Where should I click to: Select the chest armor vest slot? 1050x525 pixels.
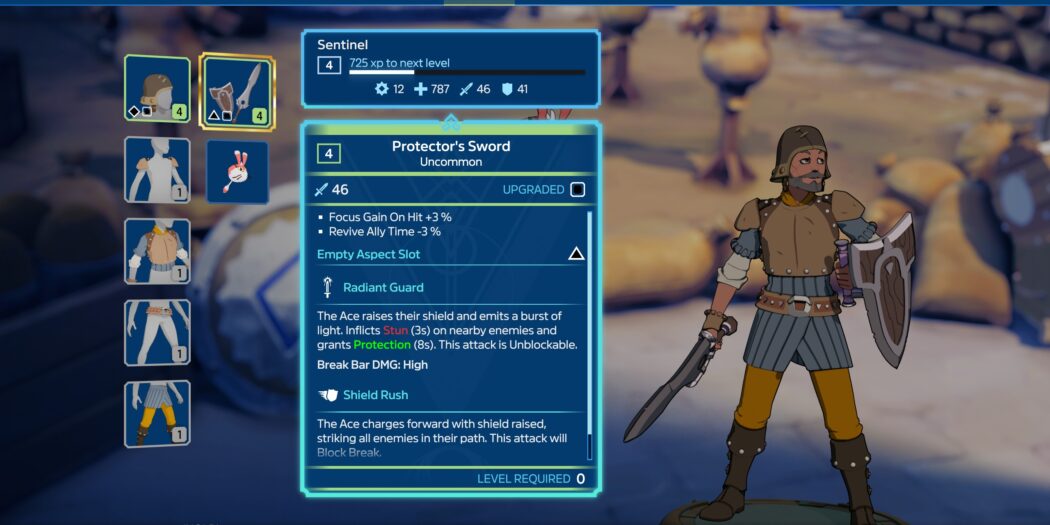(157, 251)
